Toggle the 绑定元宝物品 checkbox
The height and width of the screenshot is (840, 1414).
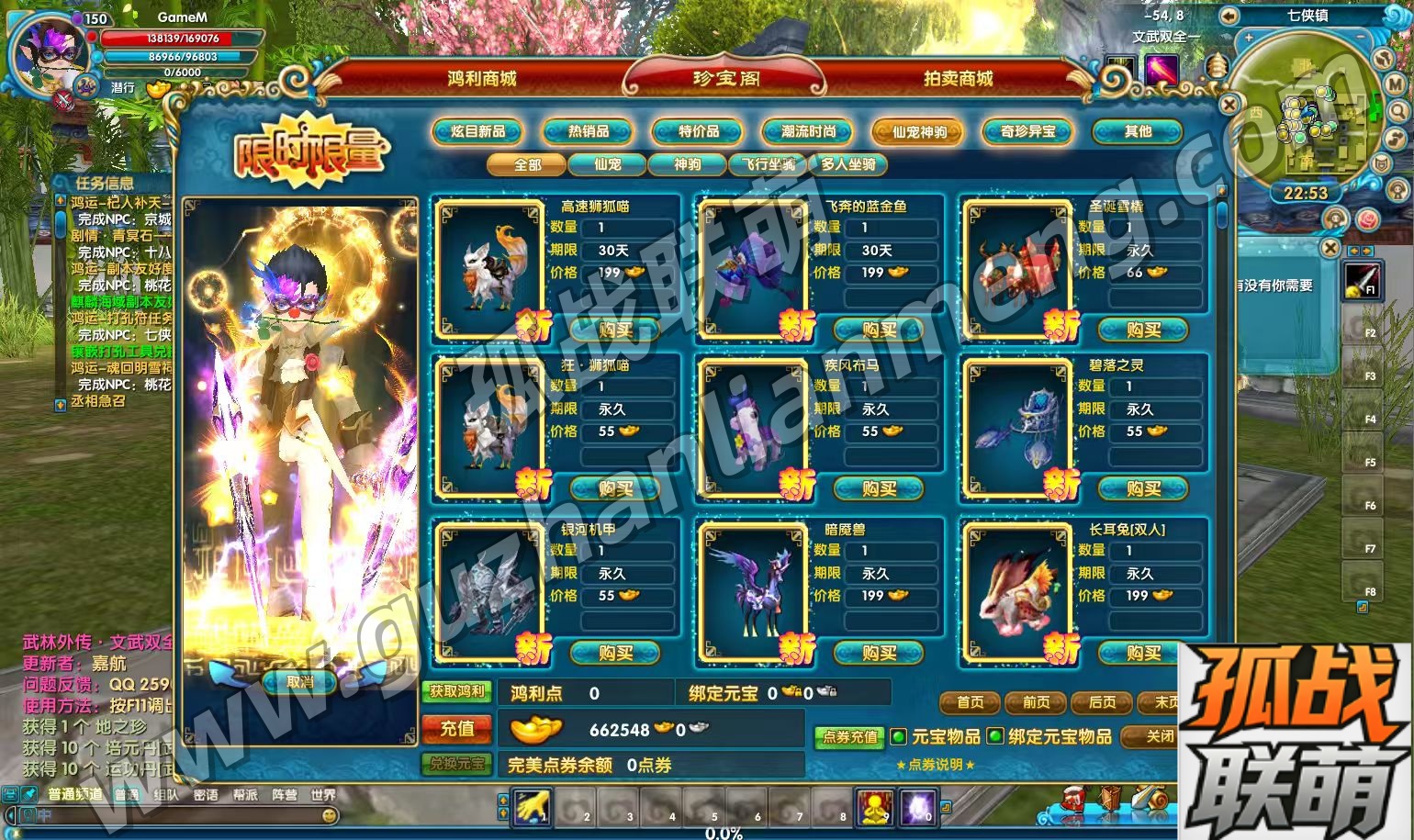coord(995,736)
